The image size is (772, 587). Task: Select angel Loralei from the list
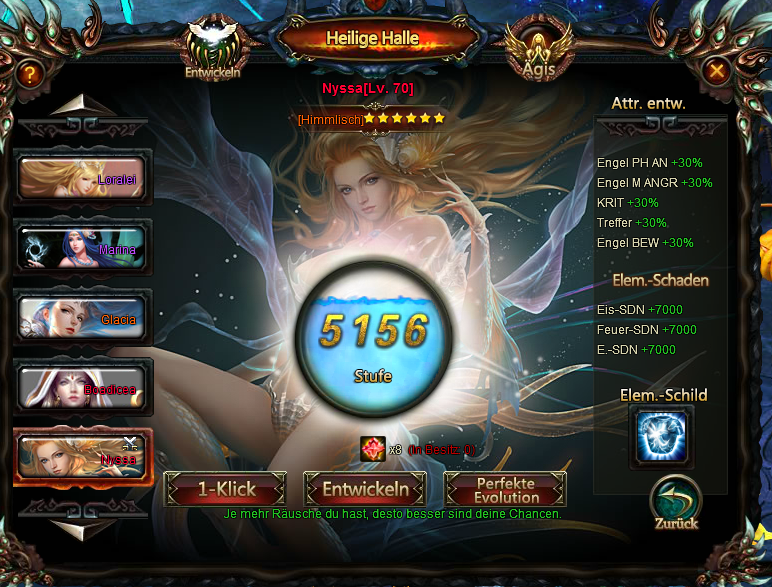point(82,179)
